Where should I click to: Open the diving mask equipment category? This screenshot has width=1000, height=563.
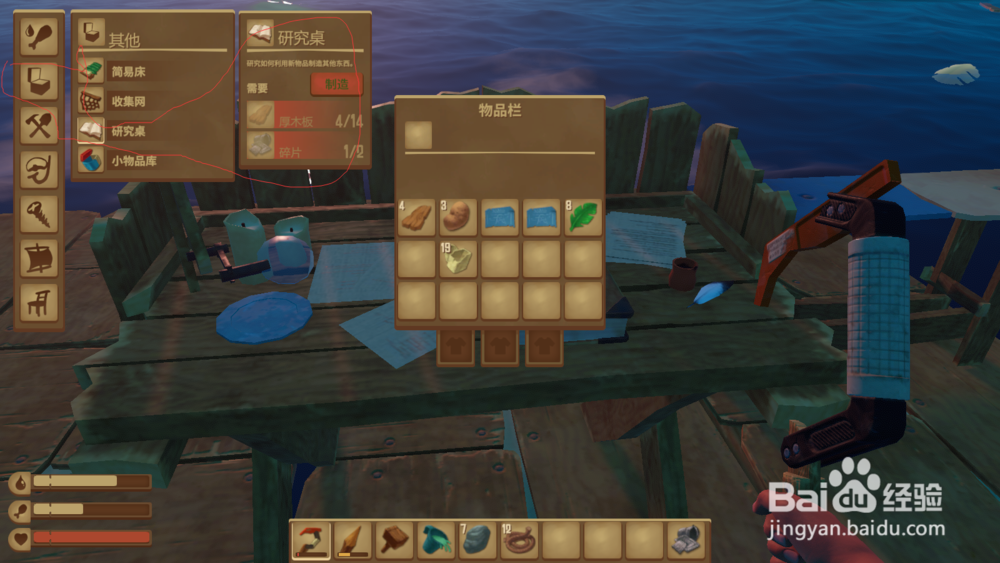tap(40, 168)
